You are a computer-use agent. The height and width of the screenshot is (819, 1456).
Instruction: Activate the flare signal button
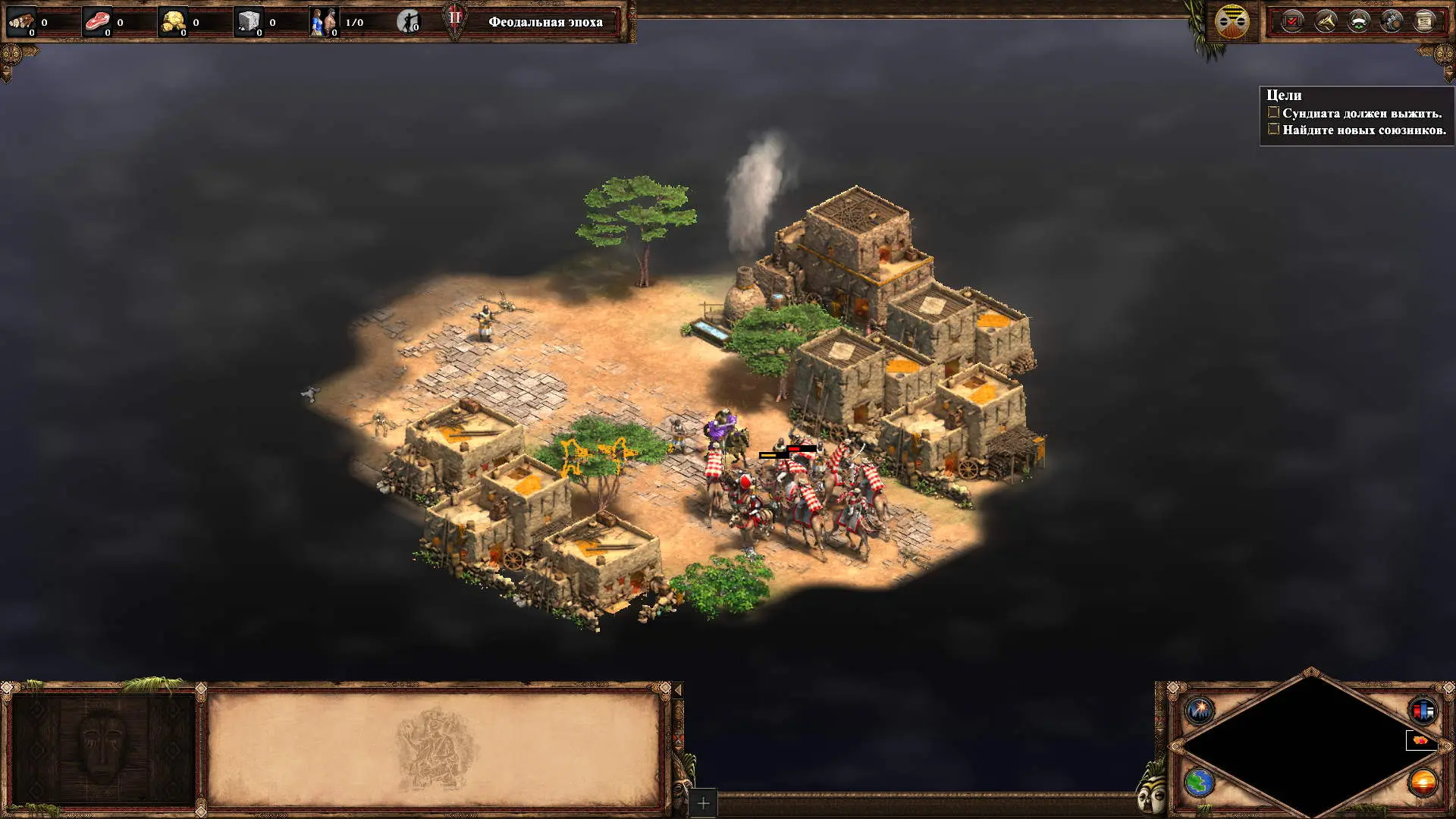pos(1200,711)
